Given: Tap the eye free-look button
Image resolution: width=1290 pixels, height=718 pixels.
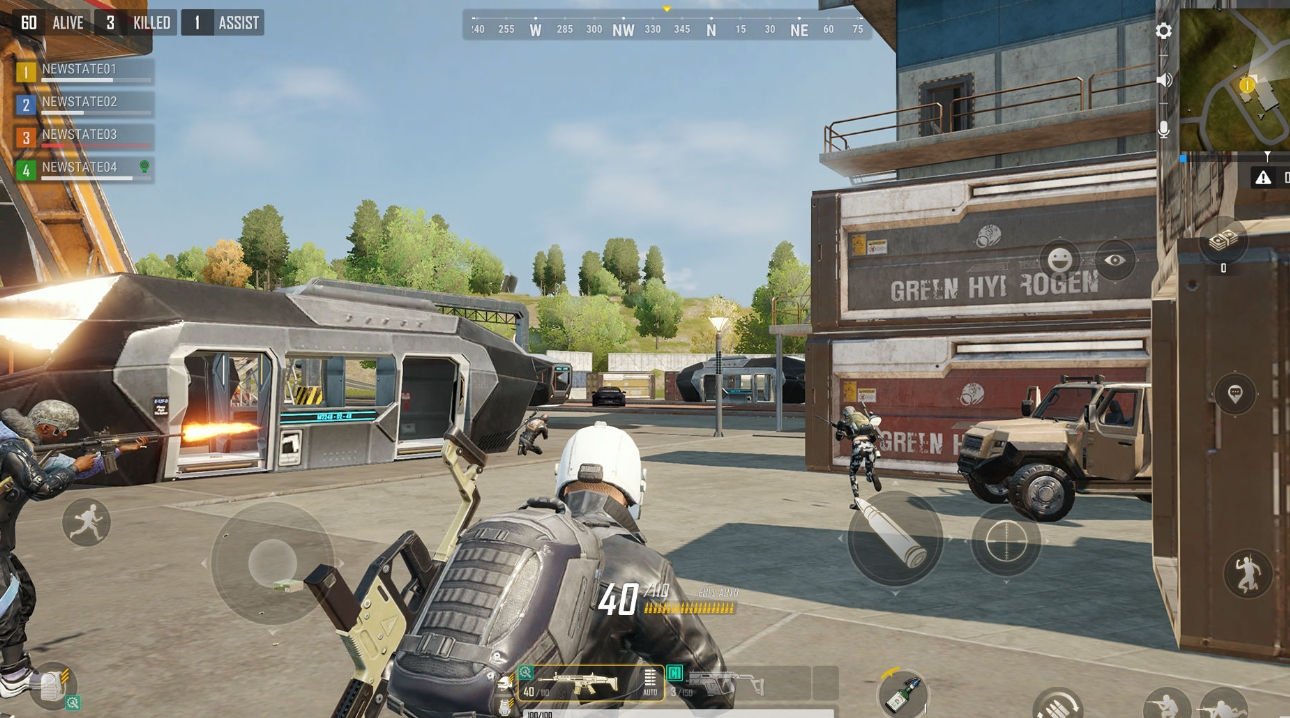Looking at the screenshot, I should coord(1114,260).
